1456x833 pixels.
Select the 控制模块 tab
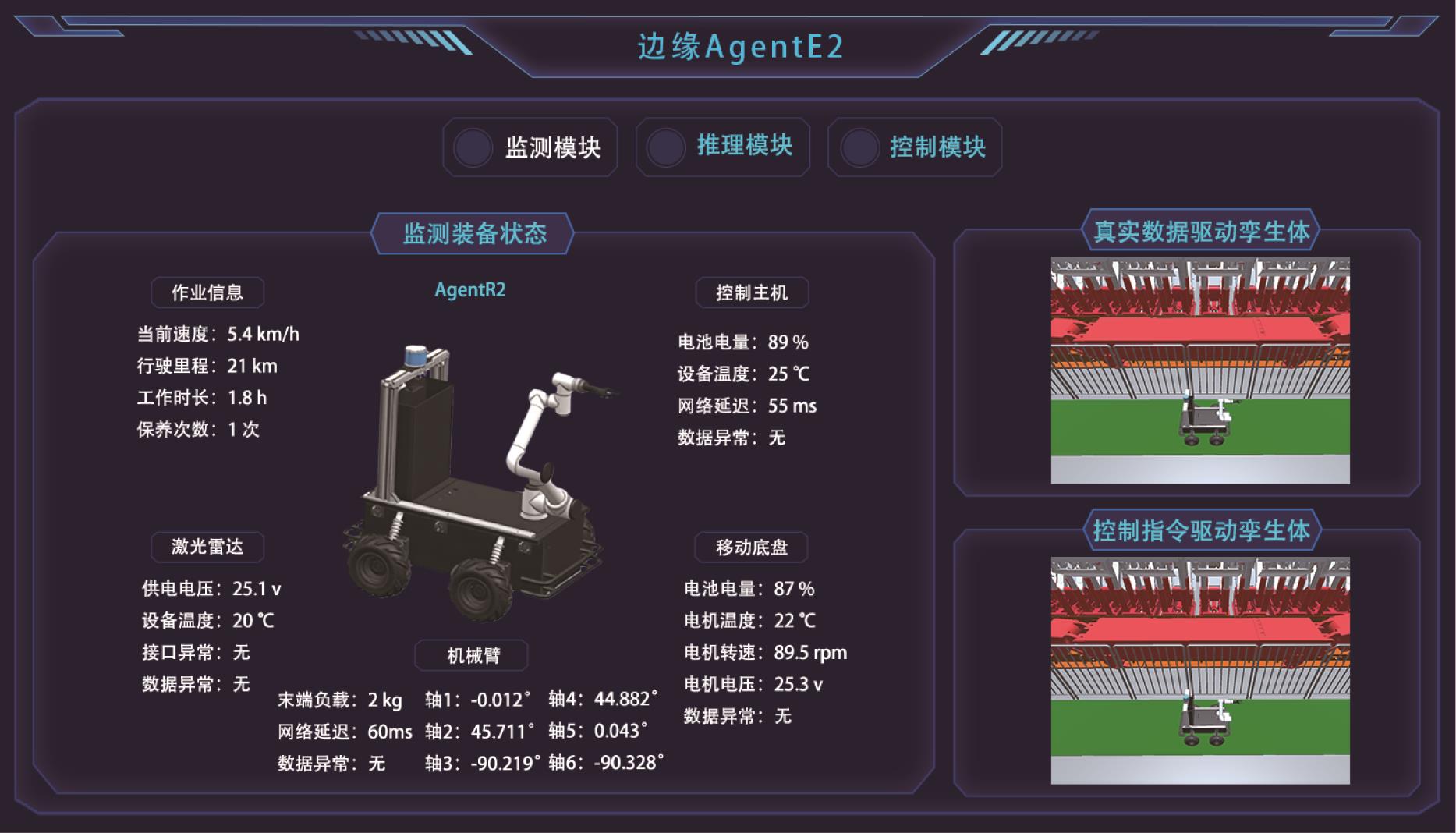pos(915,147)
